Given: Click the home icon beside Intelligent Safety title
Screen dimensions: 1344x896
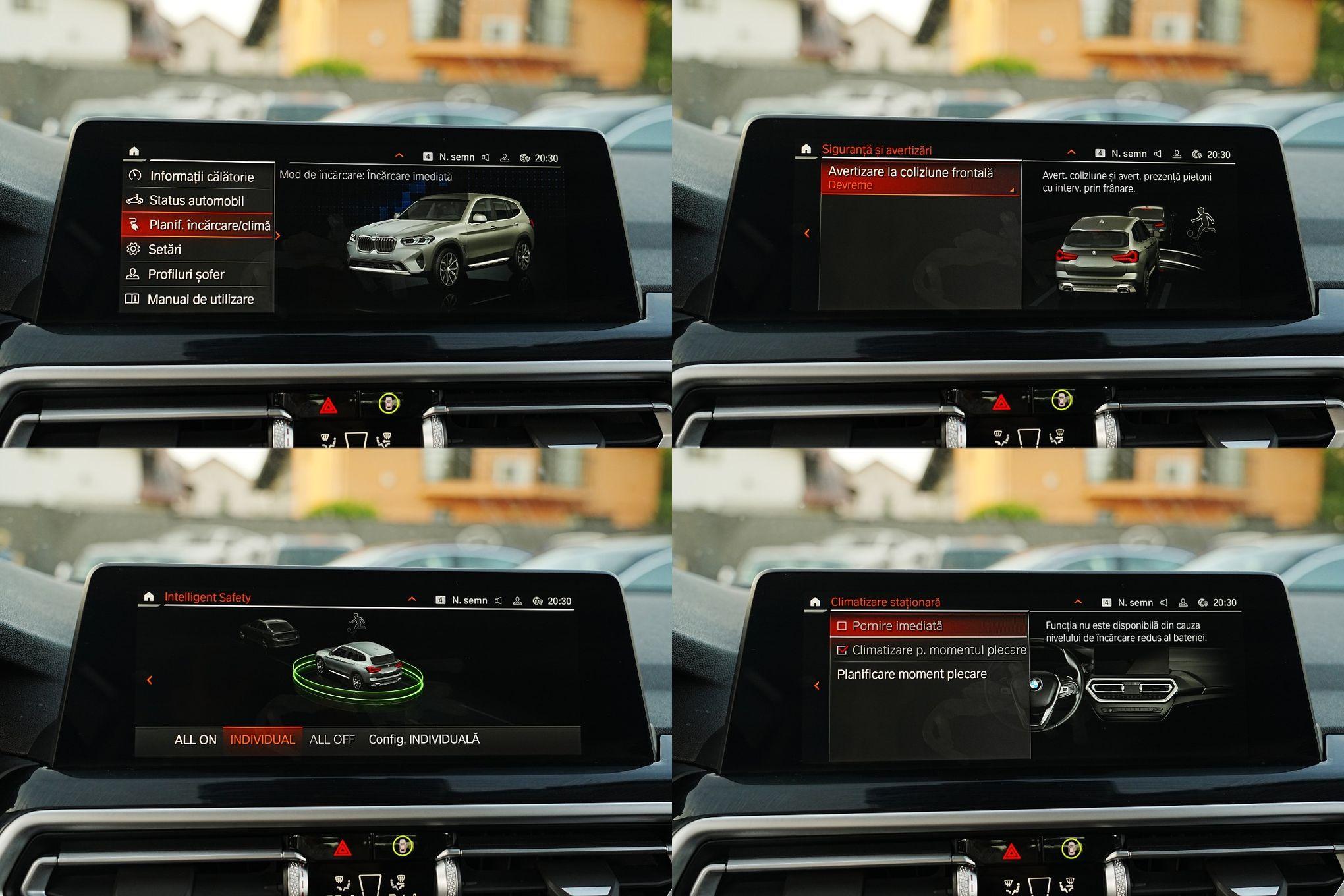Looking at the screenshot, I should click(149, 597).
